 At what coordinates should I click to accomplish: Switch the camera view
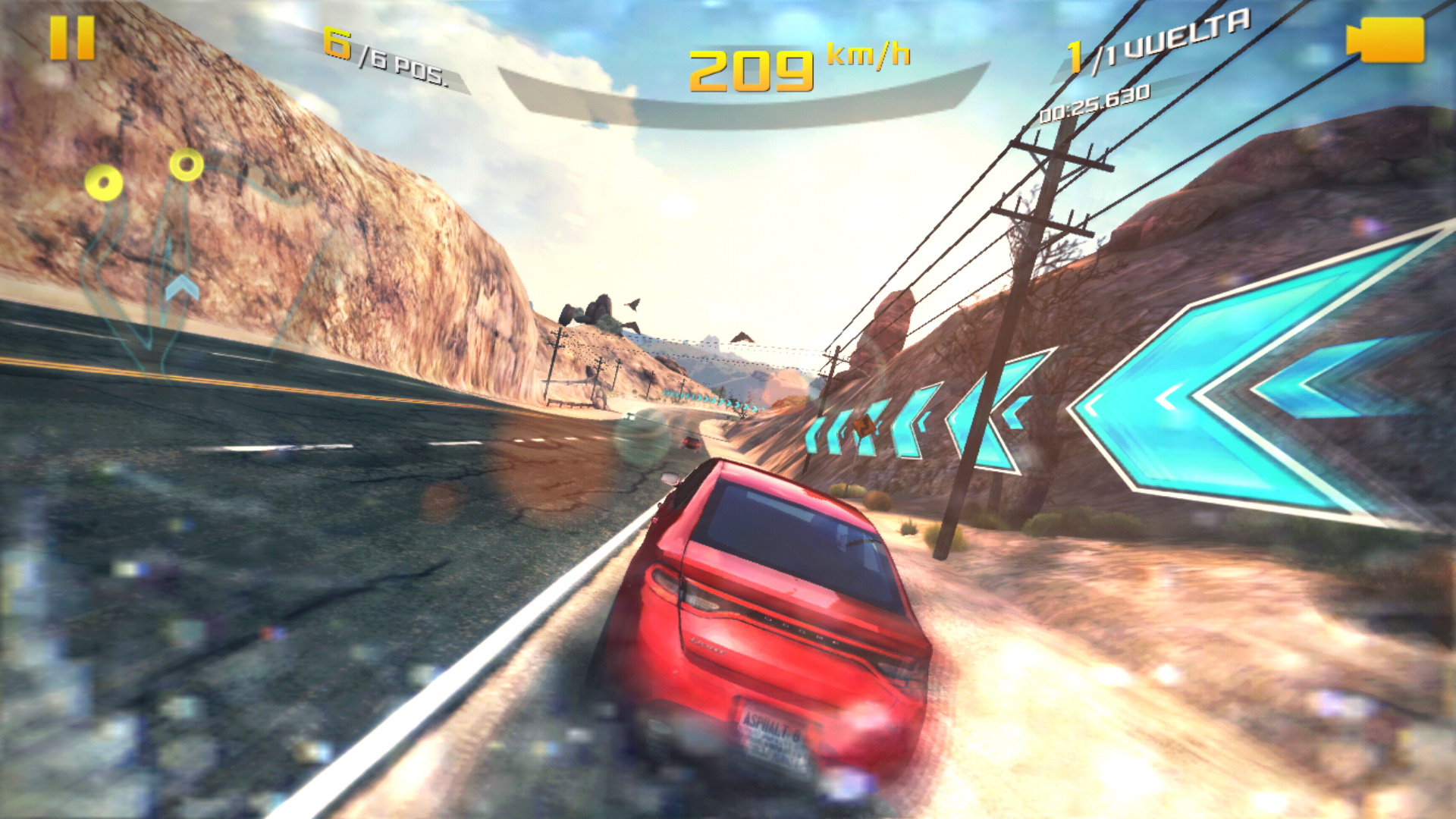pyautogui.click(x=1385, y=39)
